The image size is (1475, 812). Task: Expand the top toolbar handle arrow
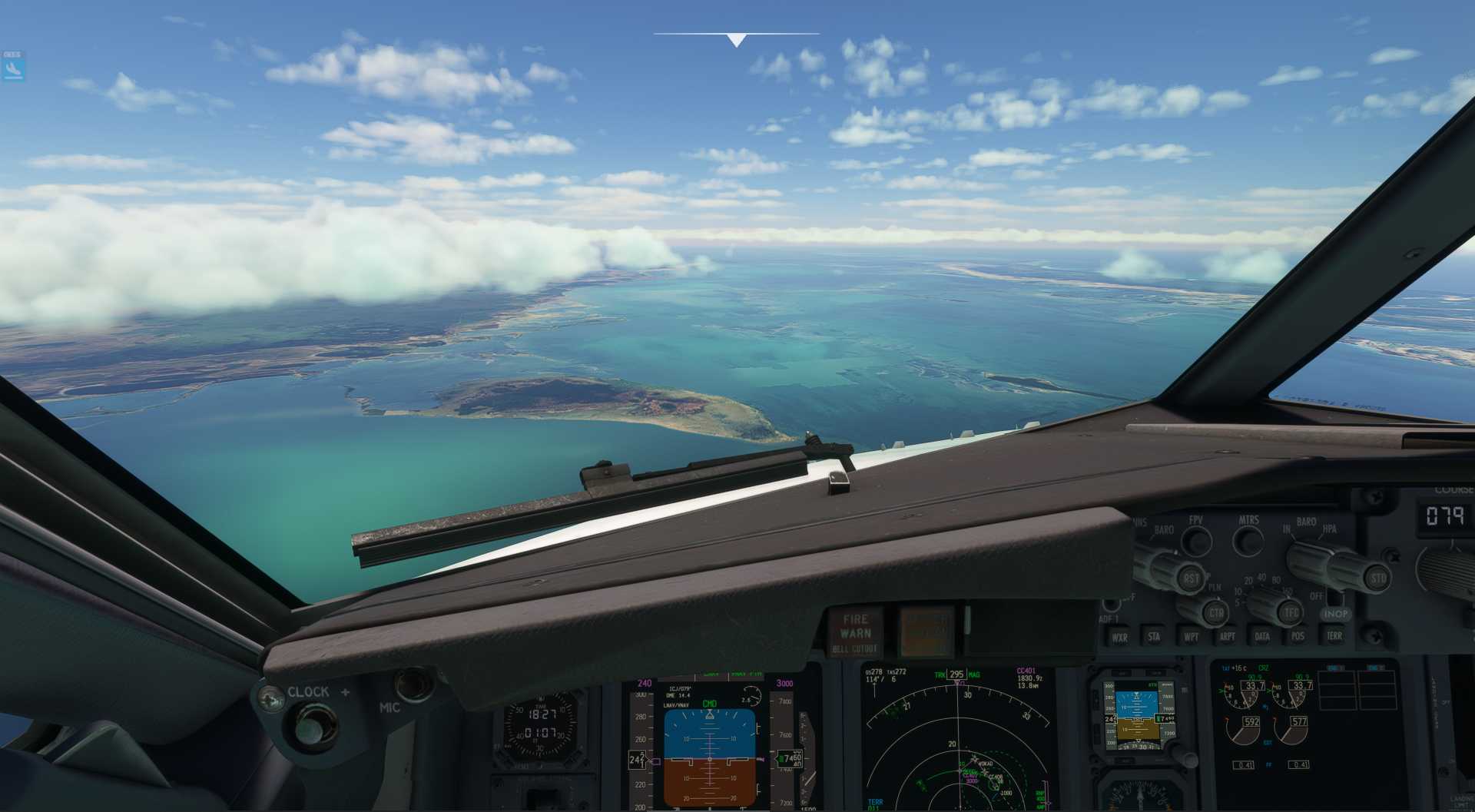(x=736, y=41)
